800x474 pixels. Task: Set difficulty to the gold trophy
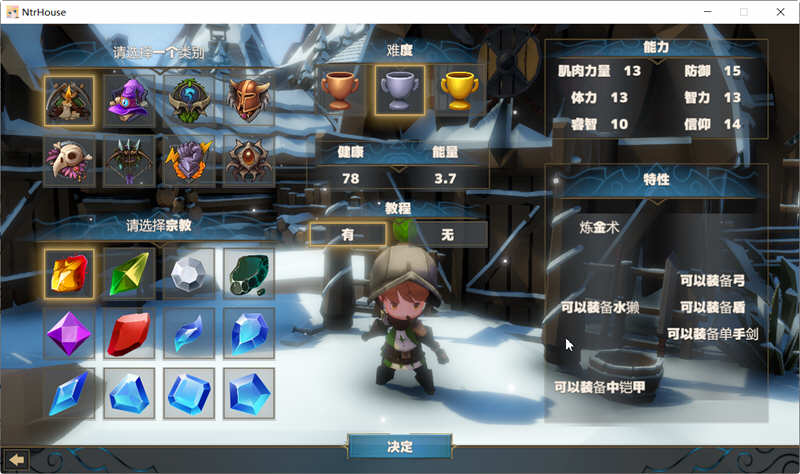tap(458, 91)
